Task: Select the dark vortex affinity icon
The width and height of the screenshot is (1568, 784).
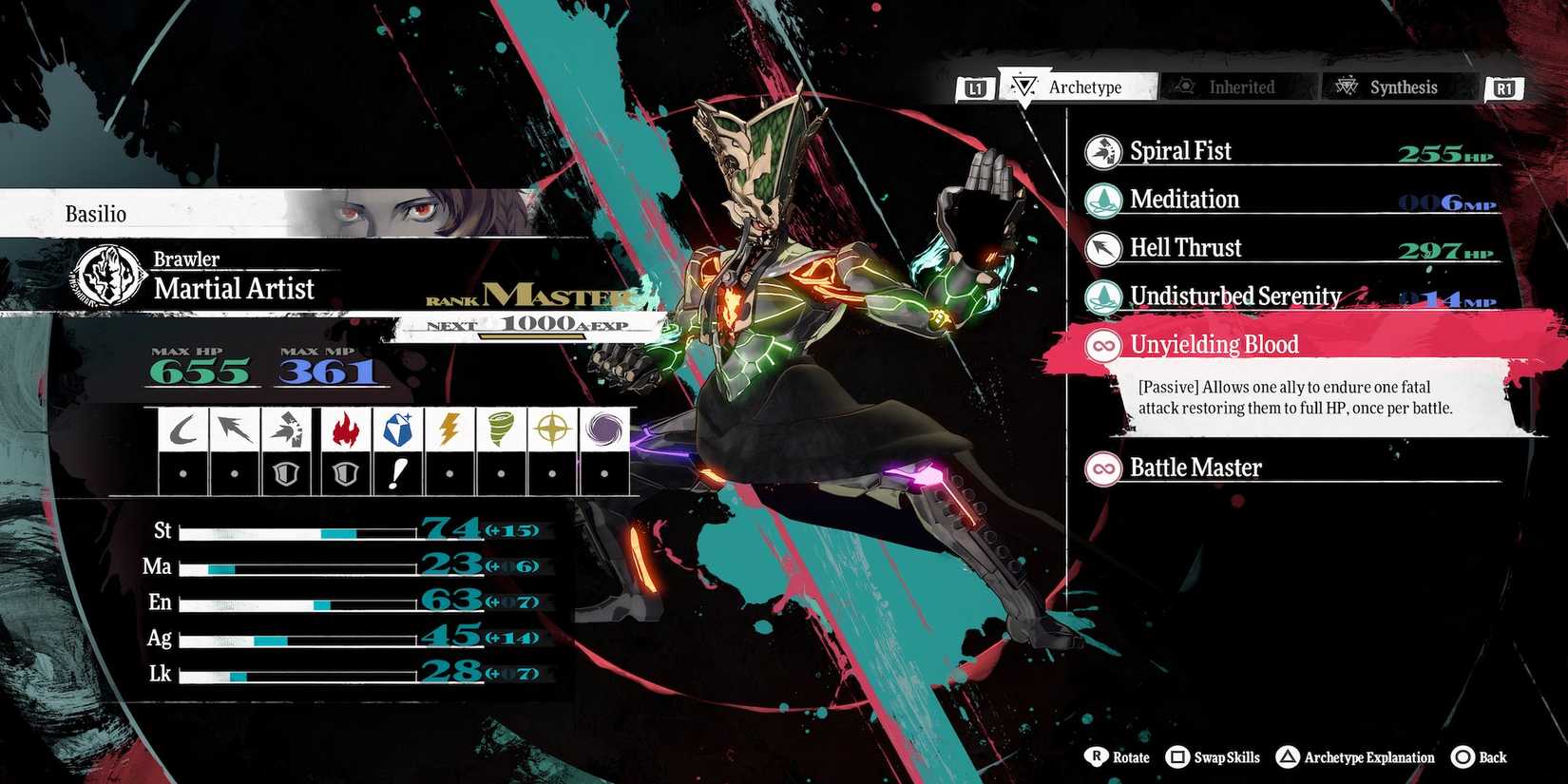Action: click(605, 429)
